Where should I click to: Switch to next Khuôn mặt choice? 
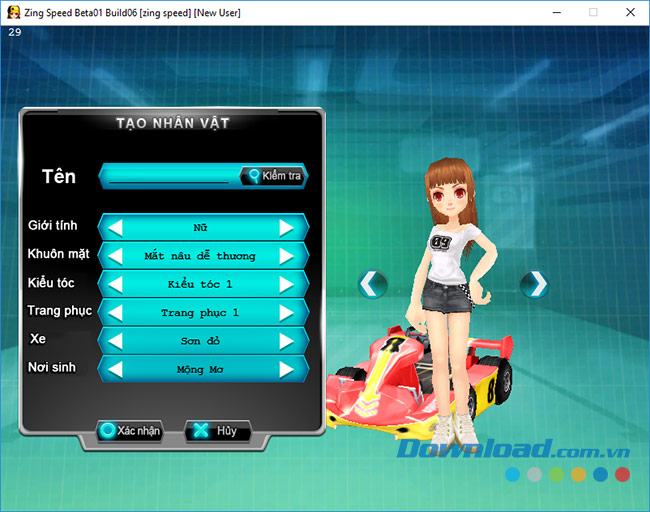287,256
